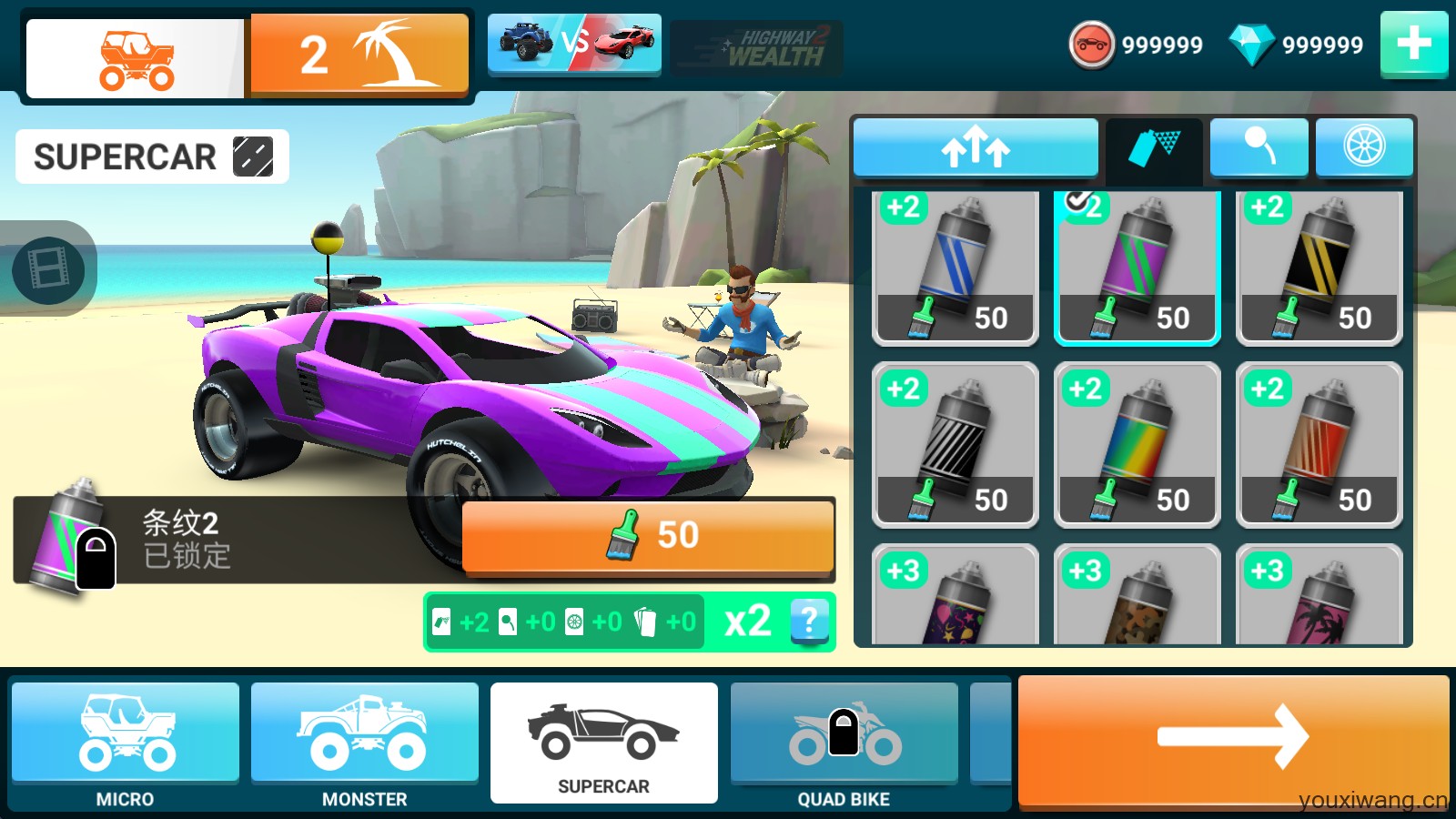Click the checkmark on the equipped purple paint

tap(1078, 204)
